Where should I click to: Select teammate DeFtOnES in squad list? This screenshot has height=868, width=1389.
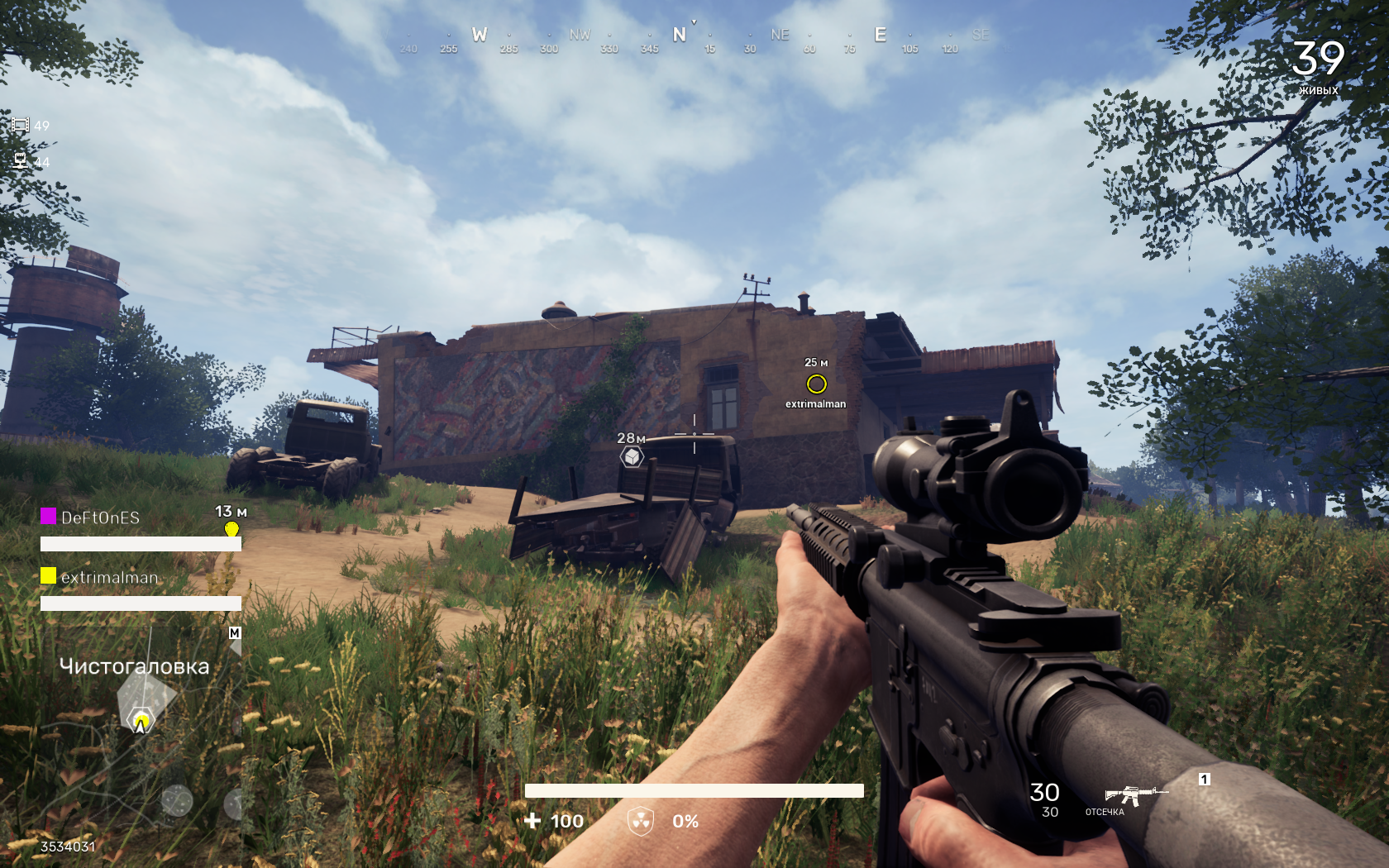pos(100,517)
